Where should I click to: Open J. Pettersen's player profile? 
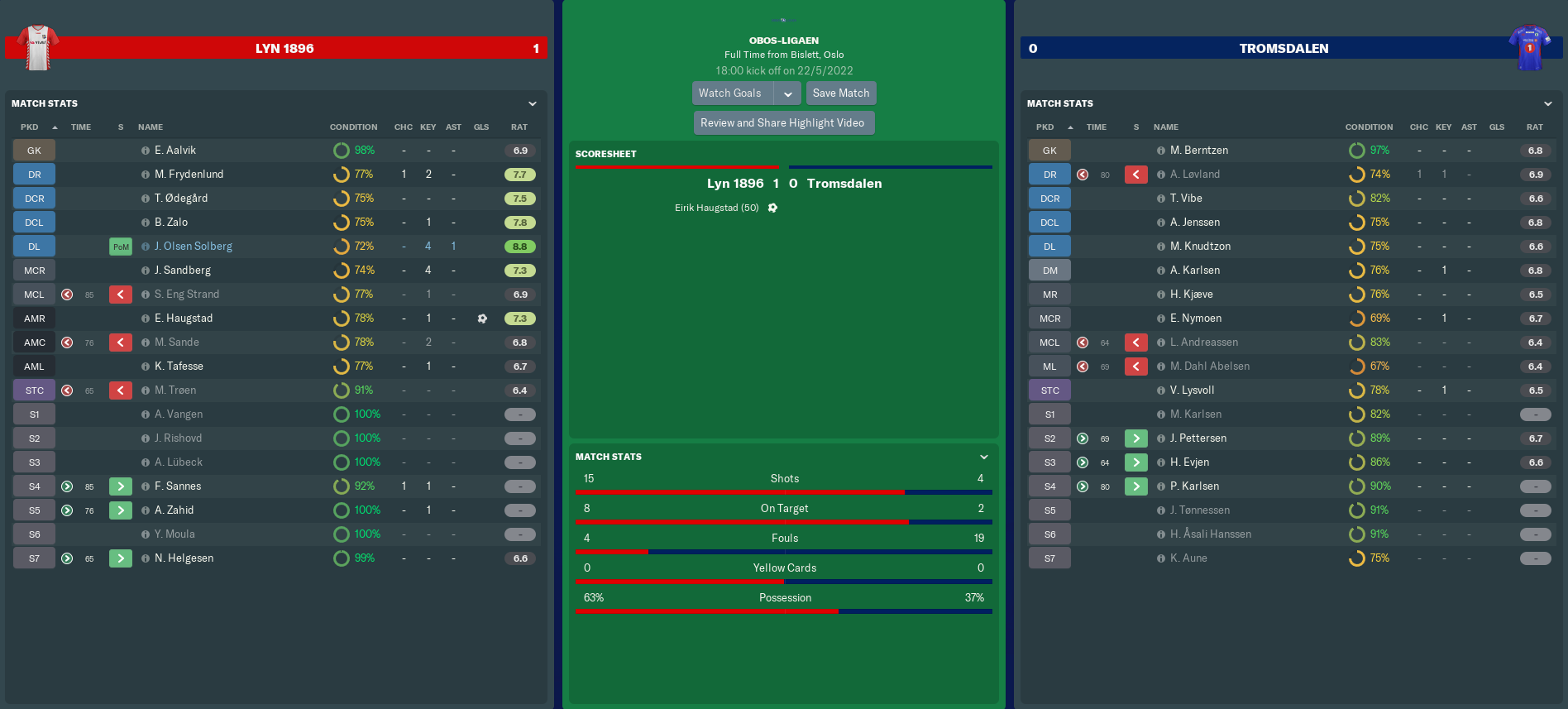1198,438
